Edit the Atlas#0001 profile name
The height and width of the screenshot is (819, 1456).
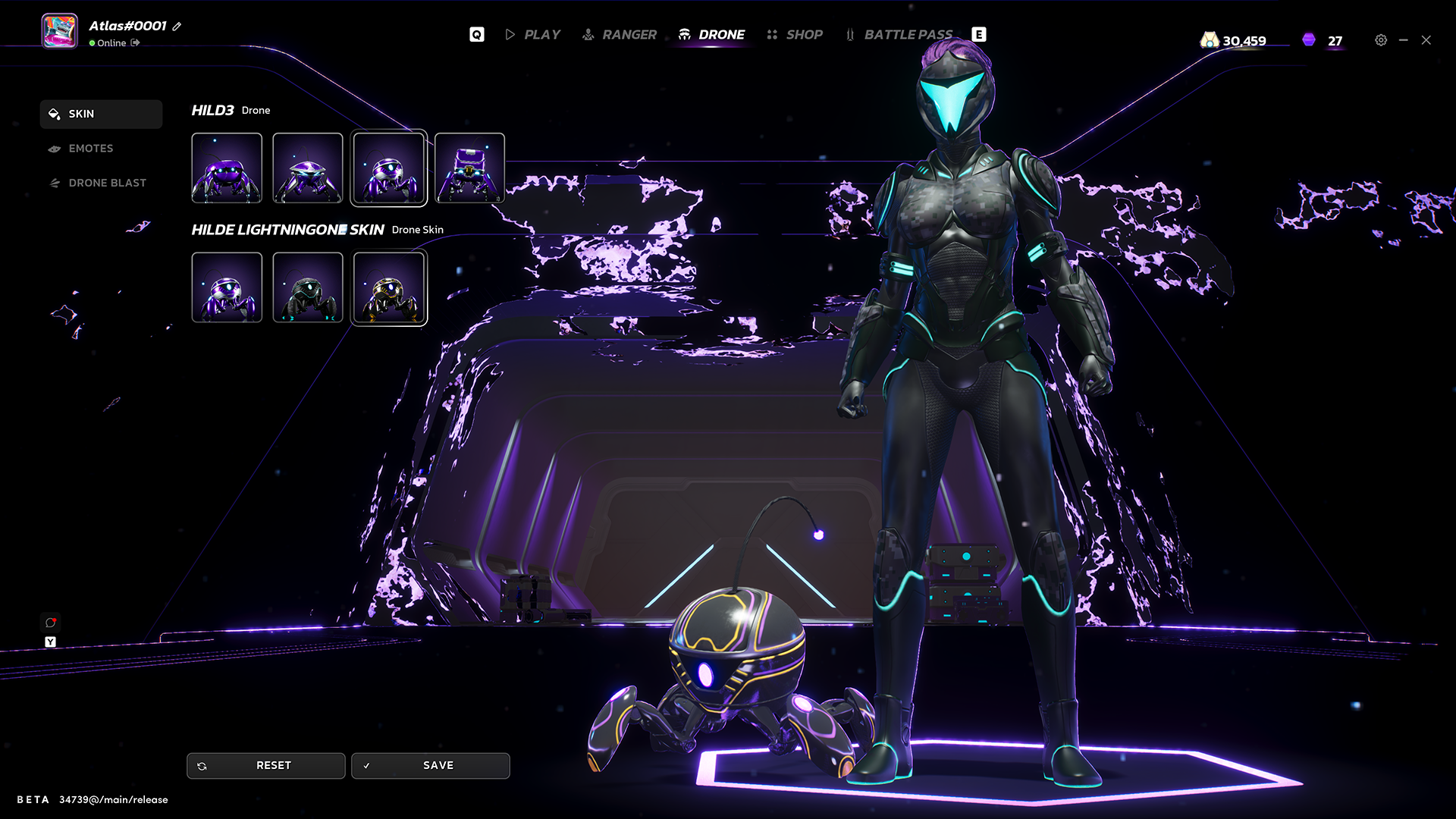click(177, 27)
